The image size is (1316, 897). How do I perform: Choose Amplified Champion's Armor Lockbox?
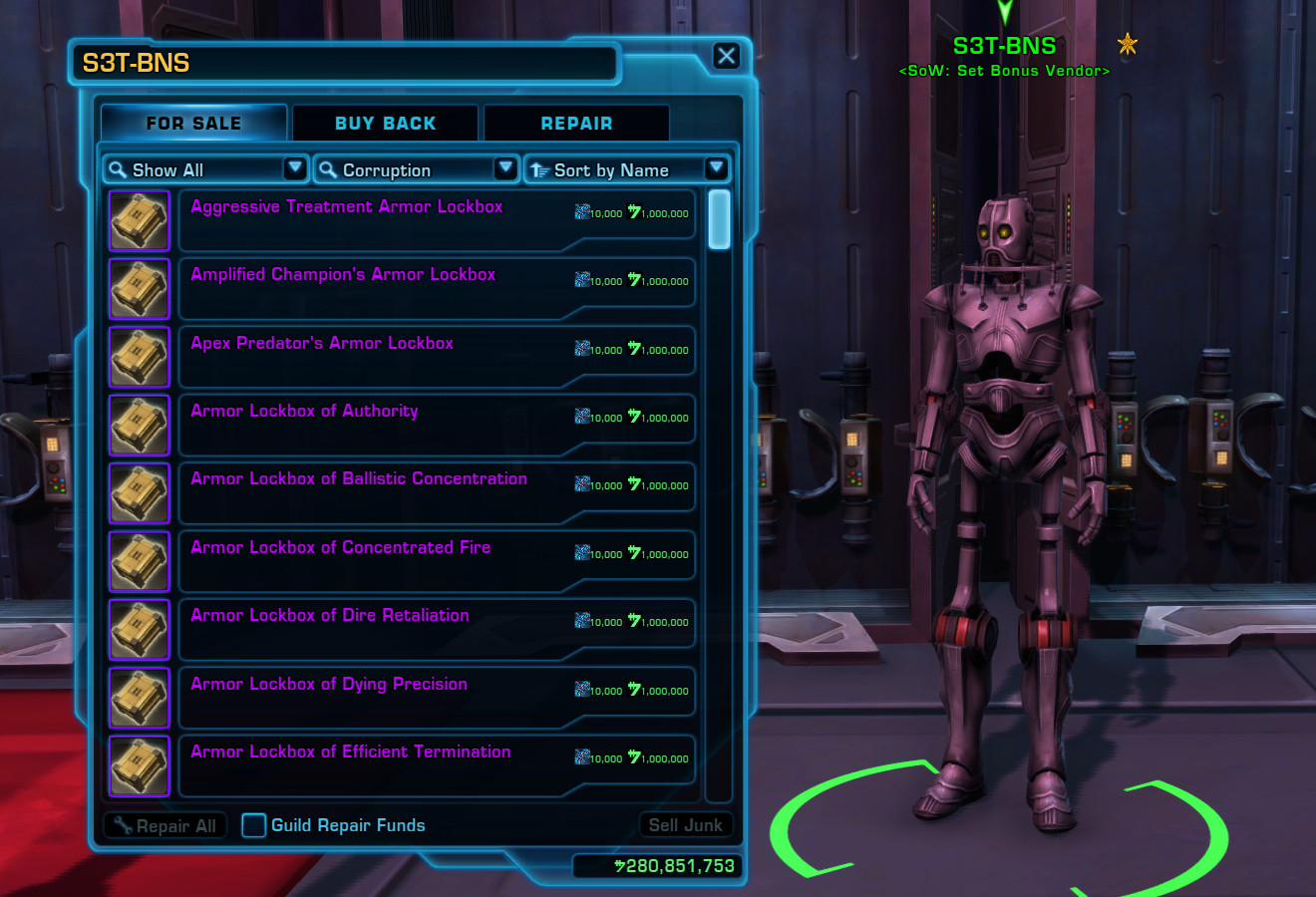pos(343,275)
